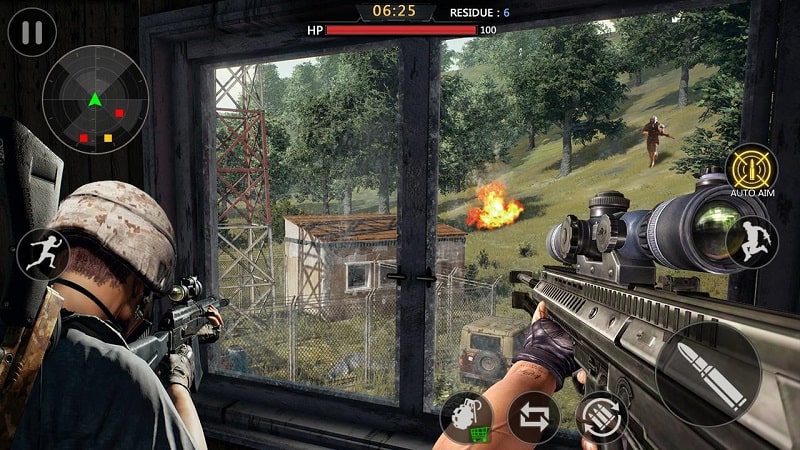Buy a grenade via the grenade cart icon
This screenshot has width=800, height=450.
click(466, 417)
